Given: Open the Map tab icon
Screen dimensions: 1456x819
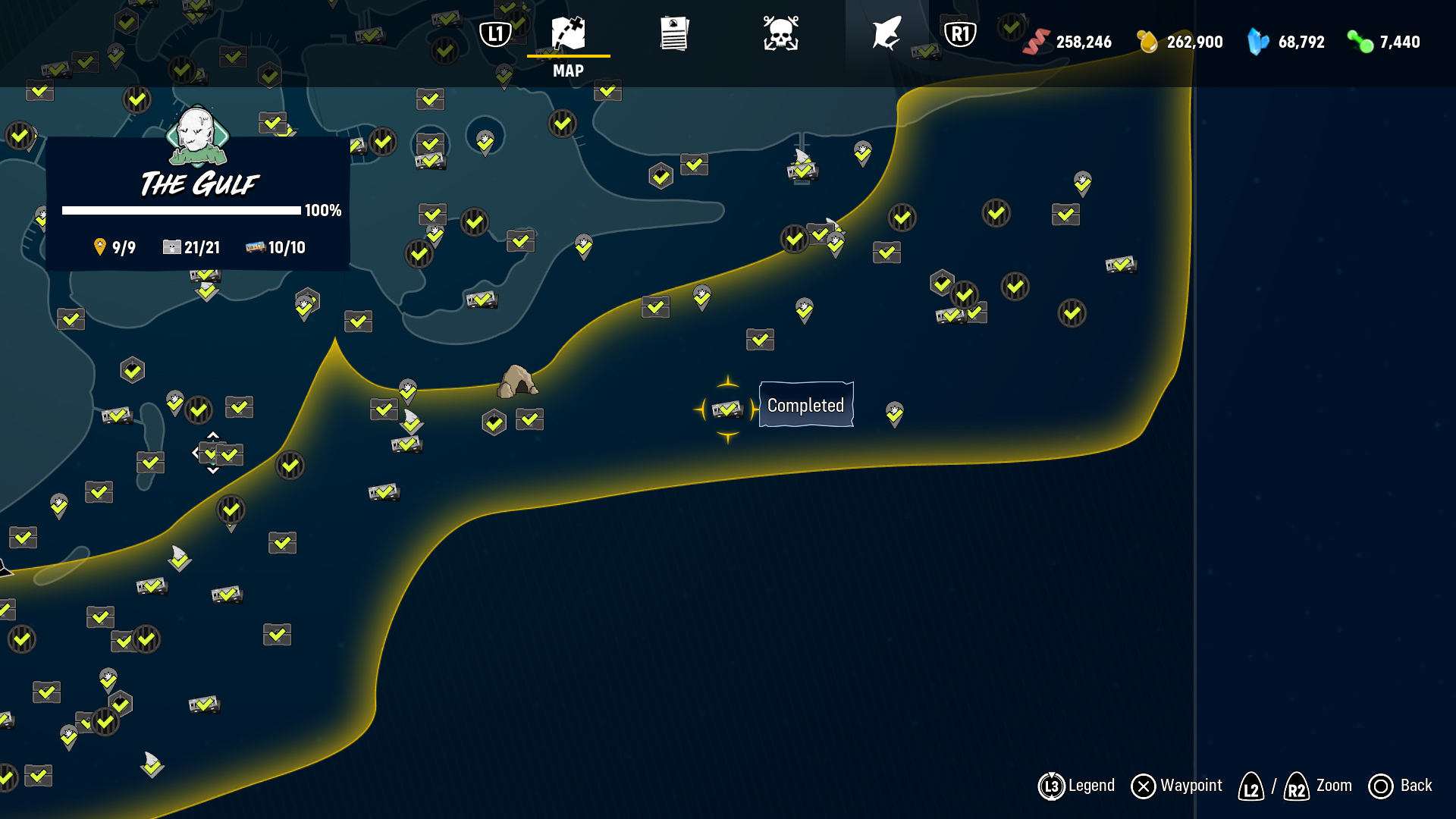Looking at the screenshot, I should (569, 33).
